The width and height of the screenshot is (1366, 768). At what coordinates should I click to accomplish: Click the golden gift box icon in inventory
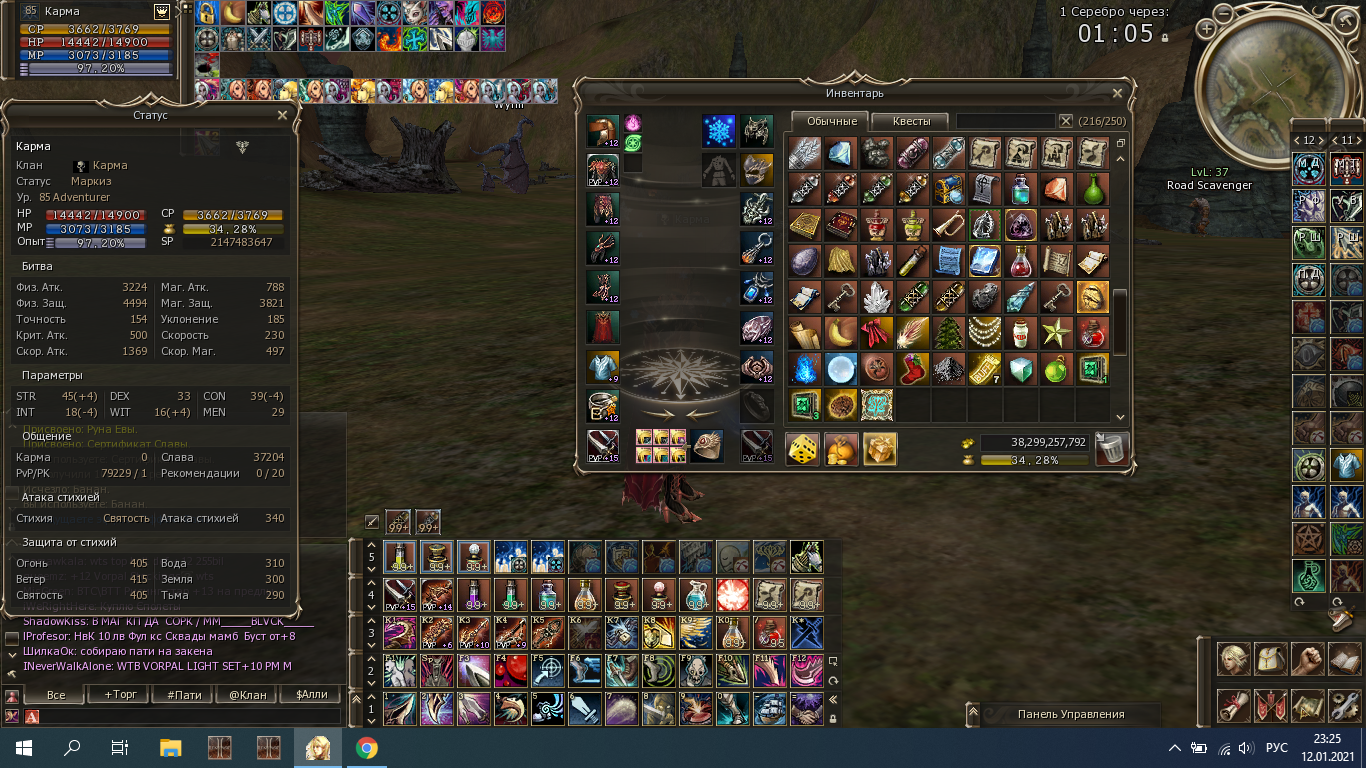(x=878, y=450)
